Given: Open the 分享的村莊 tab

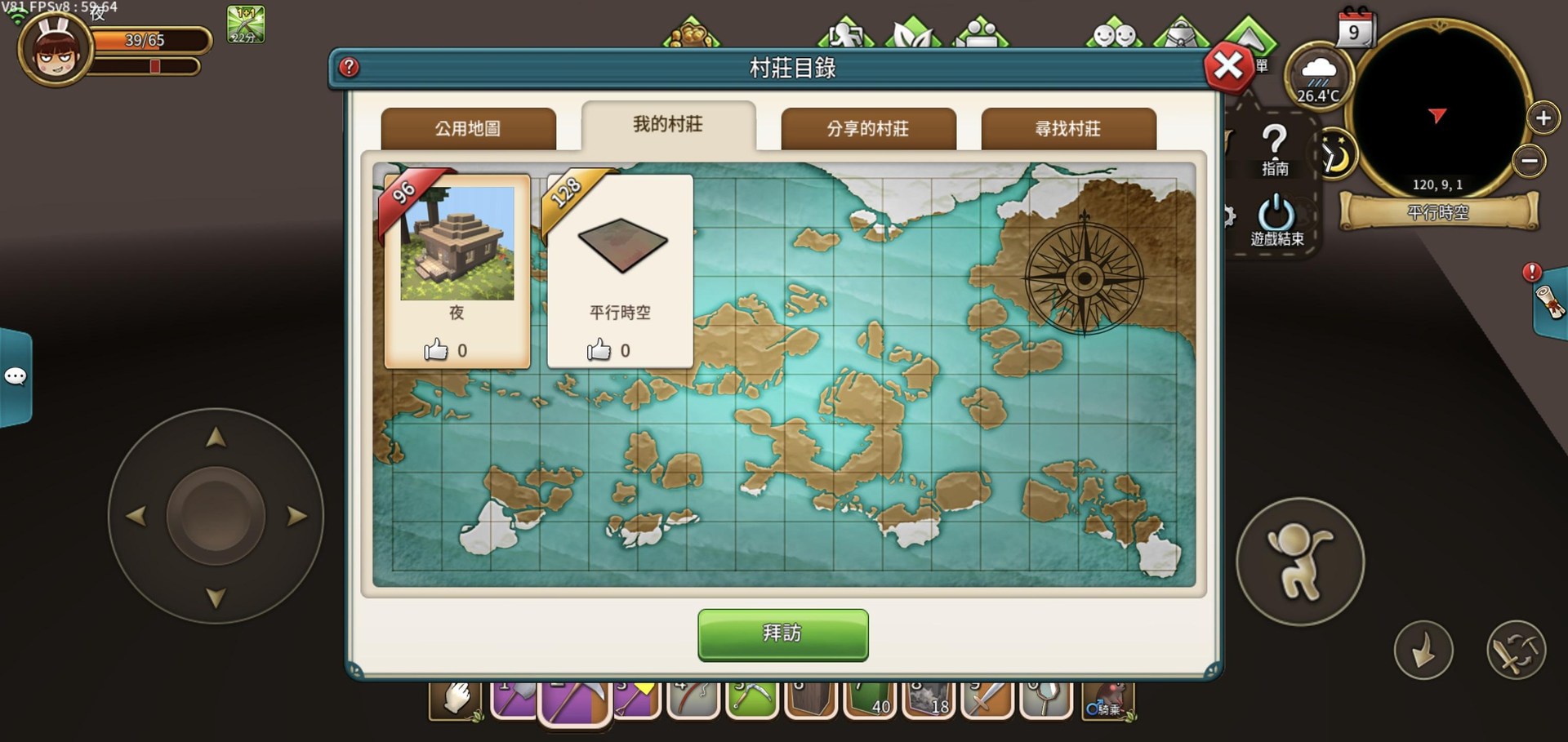Looking at the screenshot, I should pyautogui.click(x=868, y=128).
